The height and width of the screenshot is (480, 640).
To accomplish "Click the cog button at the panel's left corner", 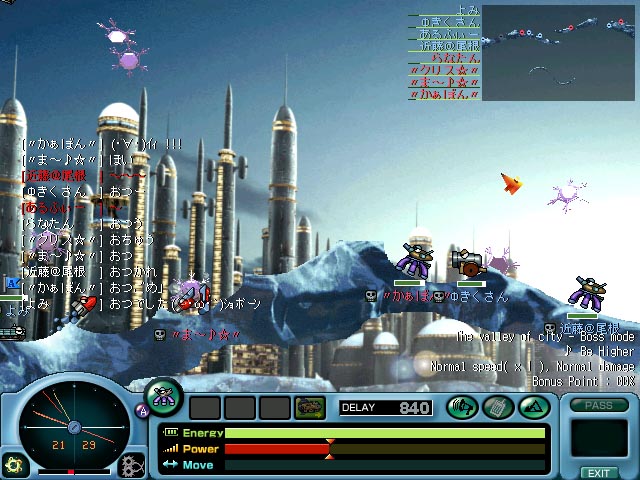I will coord(14,464).
